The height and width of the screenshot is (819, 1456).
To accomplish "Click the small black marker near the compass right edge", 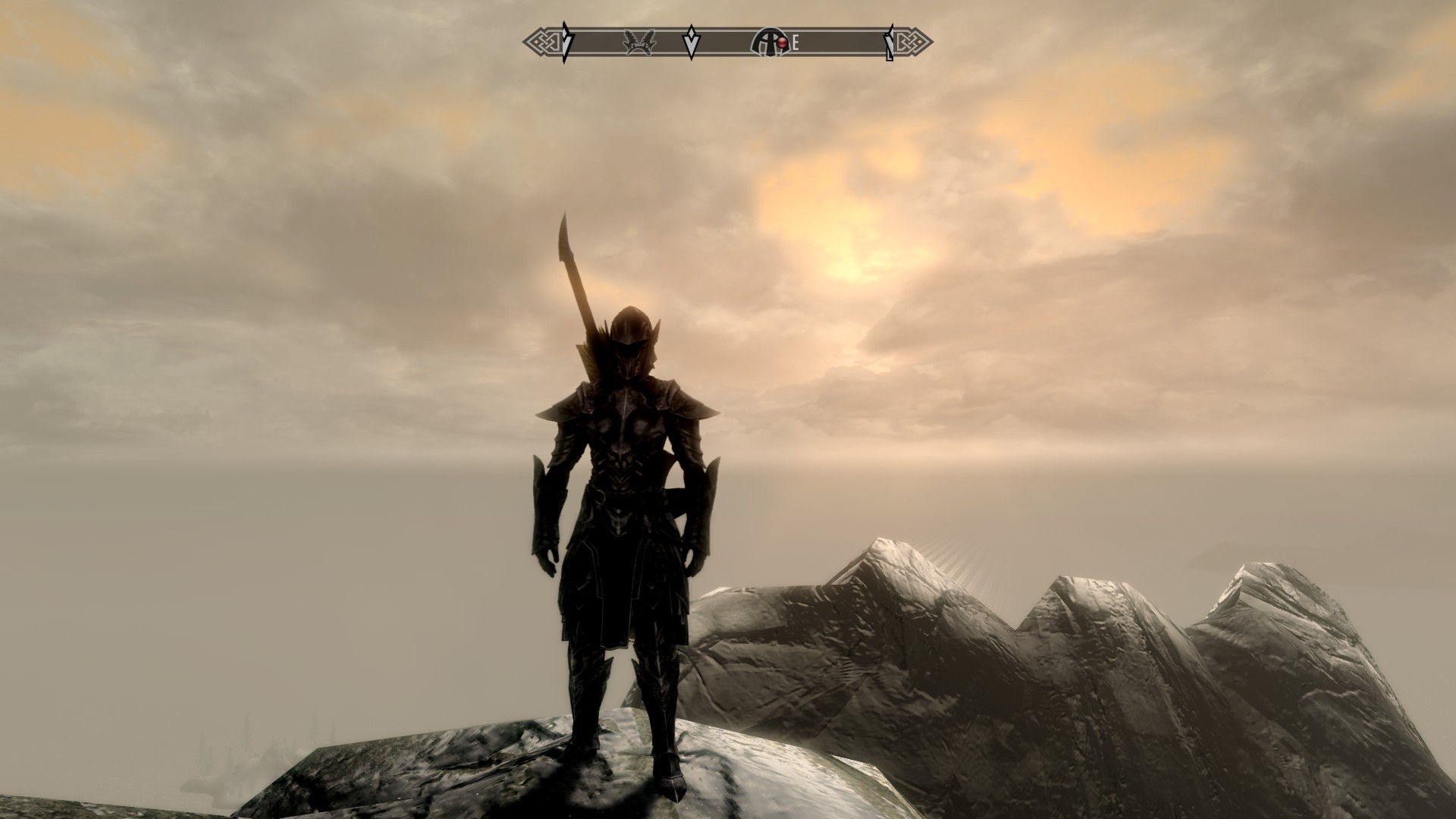I will pyautogui.click(x=887, y=42).
